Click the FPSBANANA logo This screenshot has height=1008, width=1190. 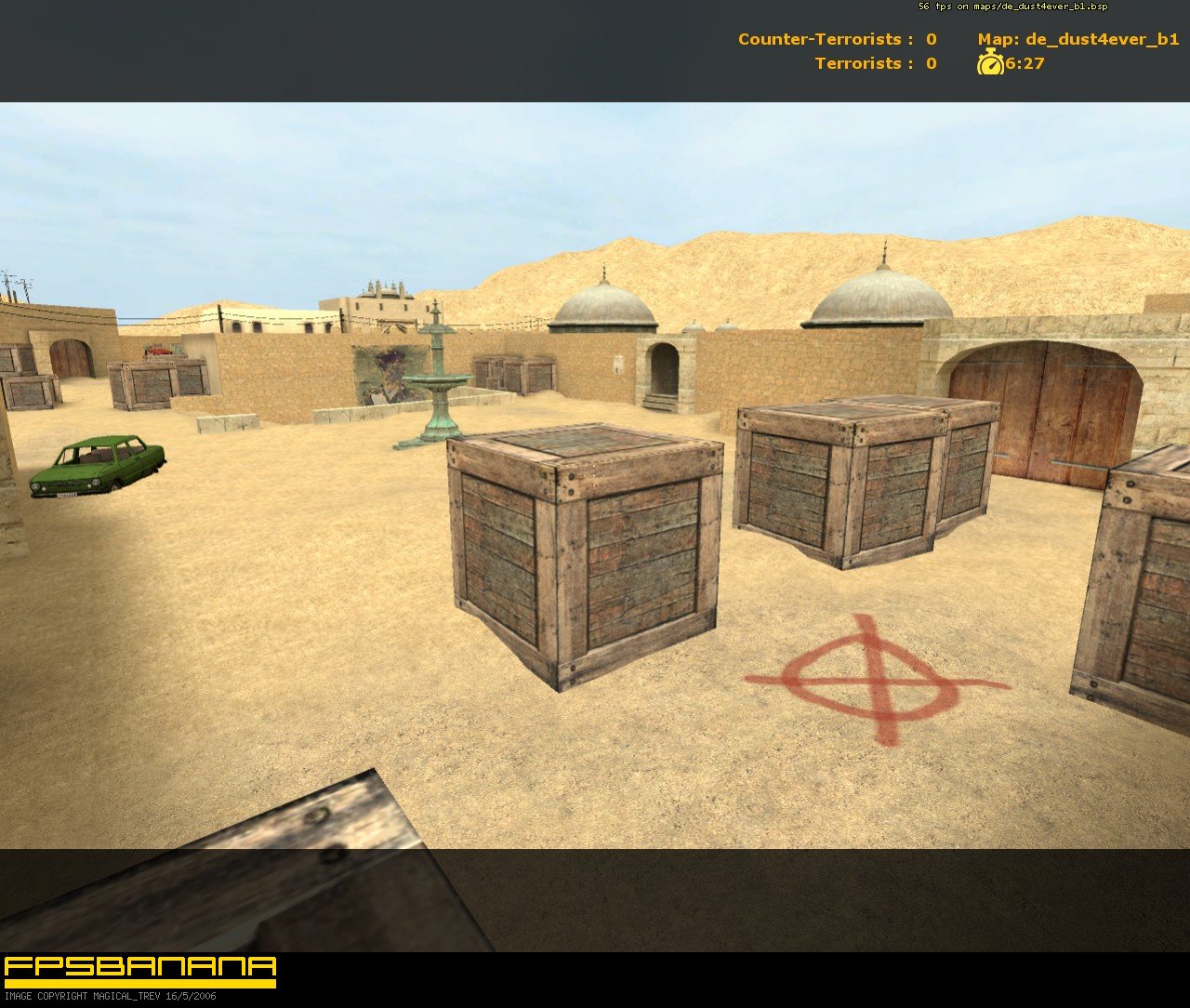pos(138,963)
